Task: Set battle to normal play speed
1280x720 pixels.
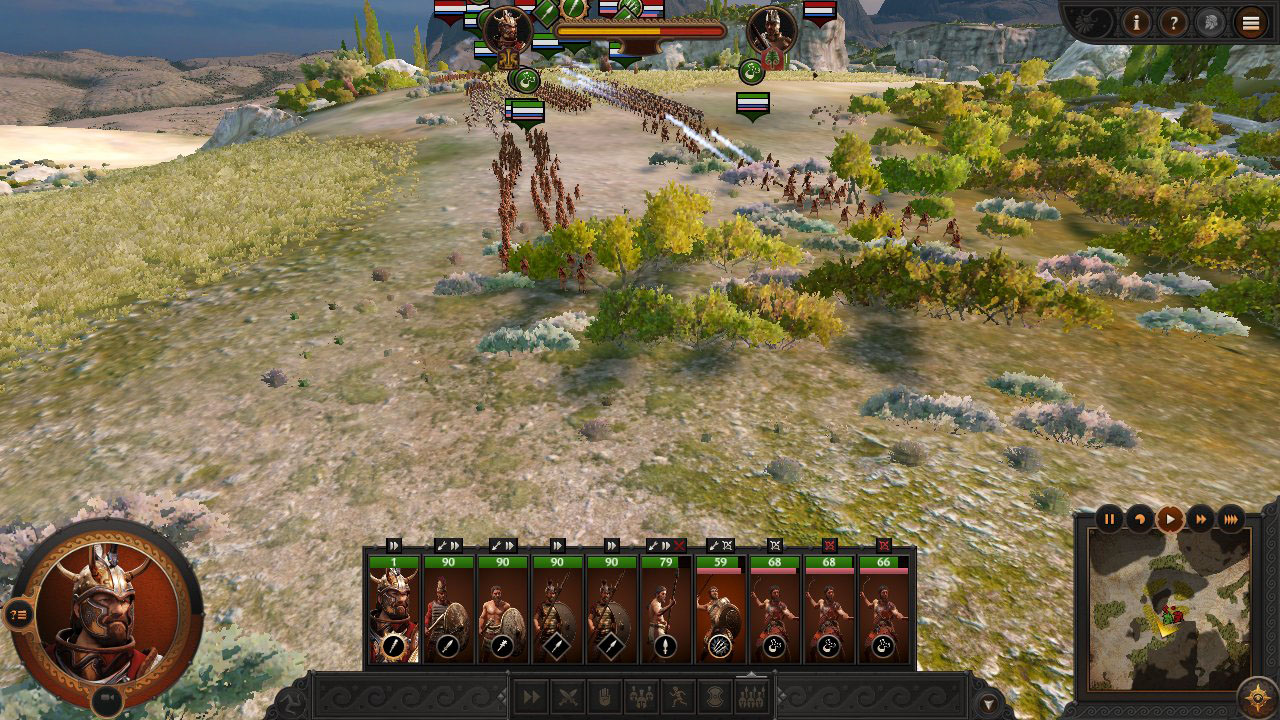Action: [1170, 518]
